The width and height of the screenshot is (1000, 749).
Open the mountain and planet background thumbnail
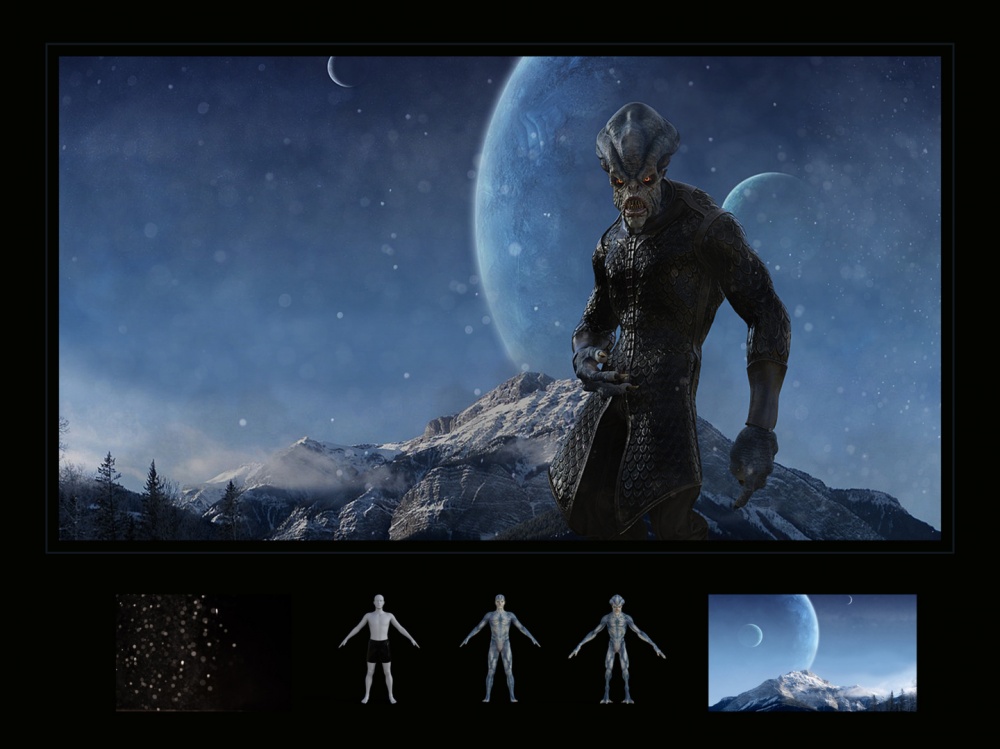[812, 652]
